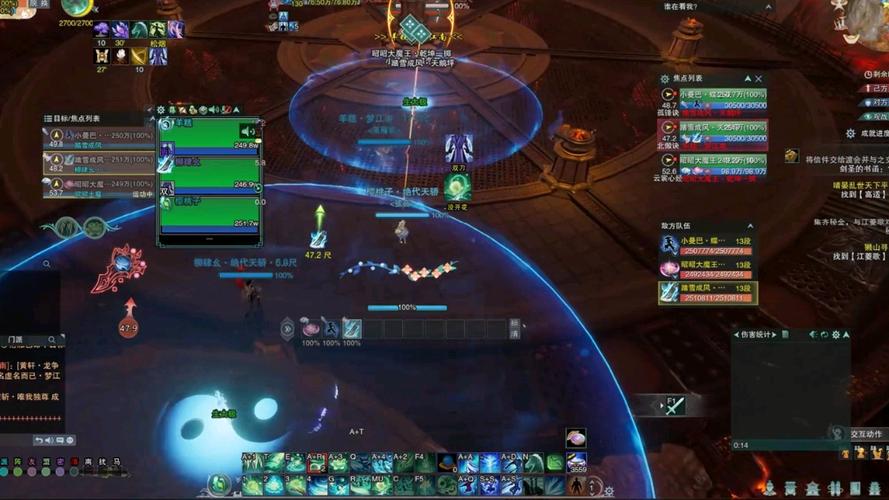The image size is (889, 500).
Task: Close the 焦点列表 focus list panel
Action: click(759, 78)
